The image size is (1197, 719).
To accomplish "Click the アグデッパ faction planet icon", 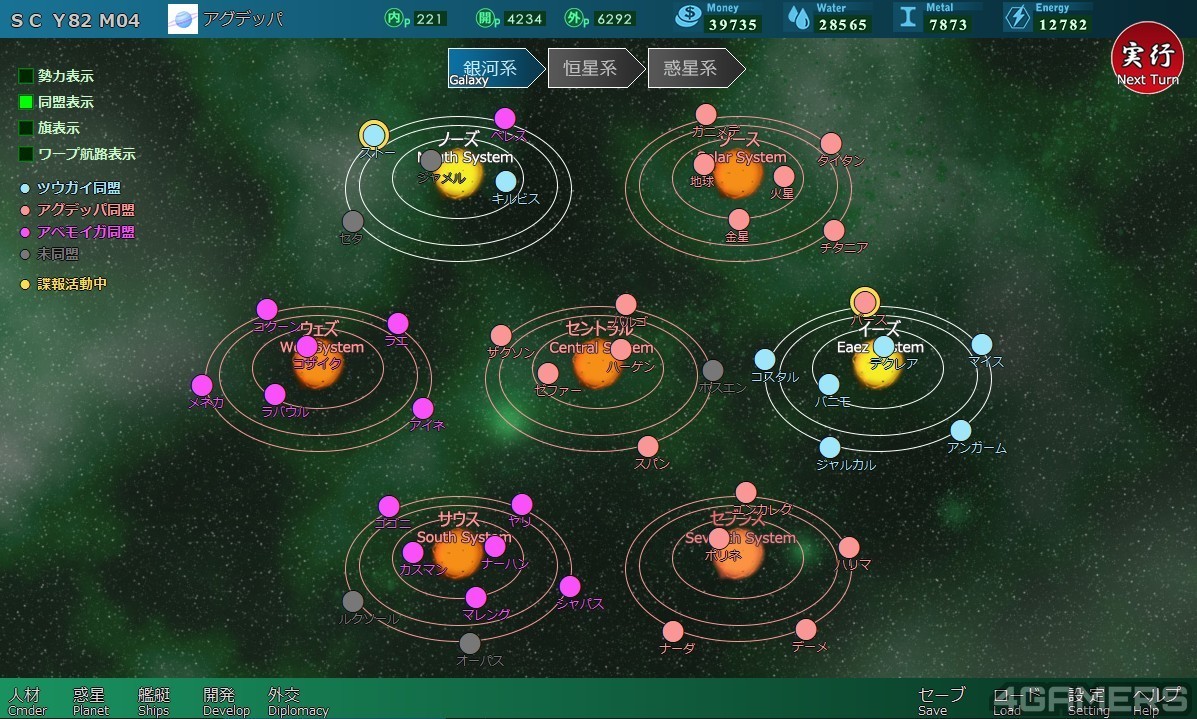I will pyautogui.click(x=183, y=19).
